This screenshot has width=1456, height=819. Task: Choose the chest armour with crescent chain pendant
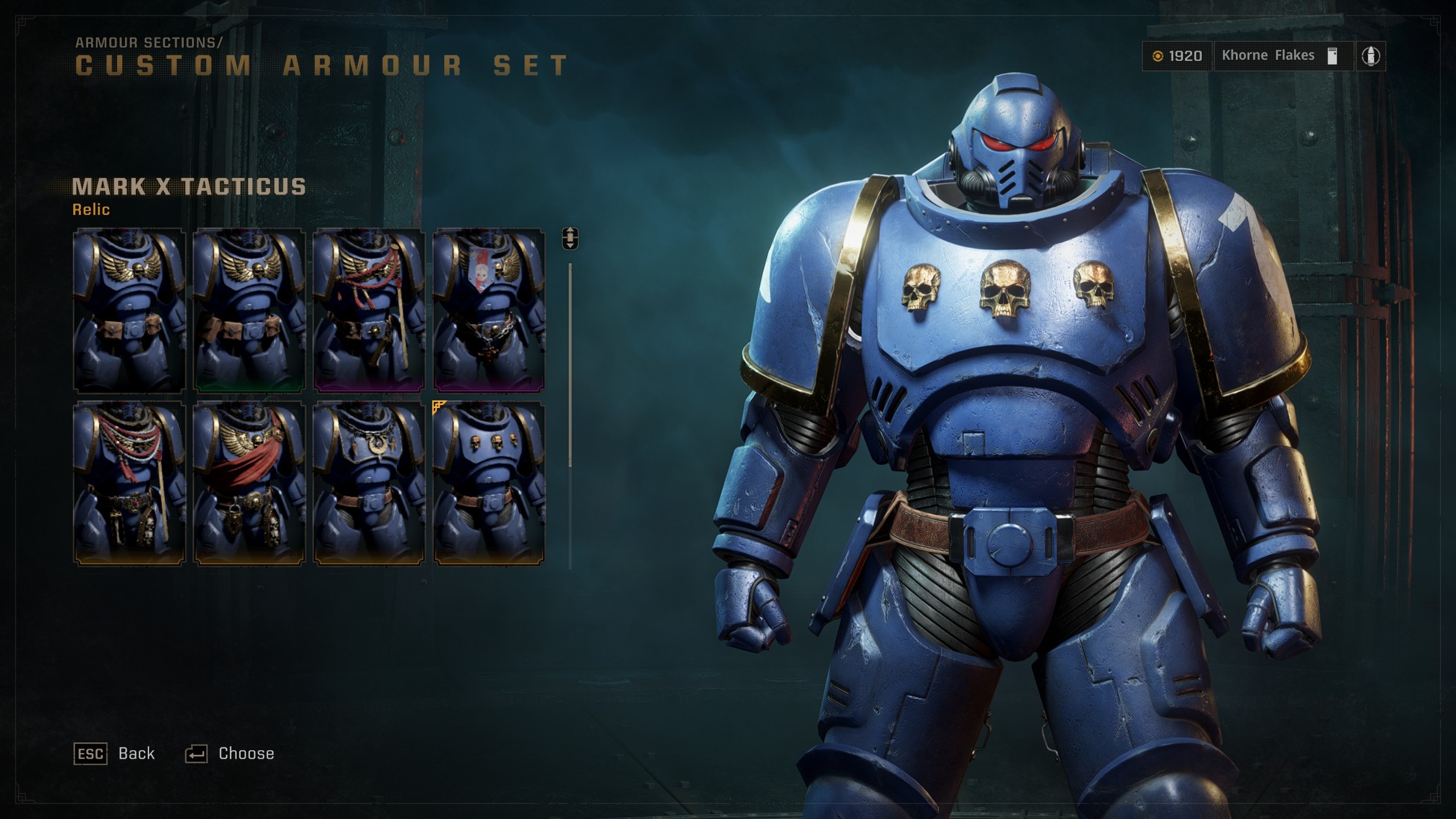369,483
